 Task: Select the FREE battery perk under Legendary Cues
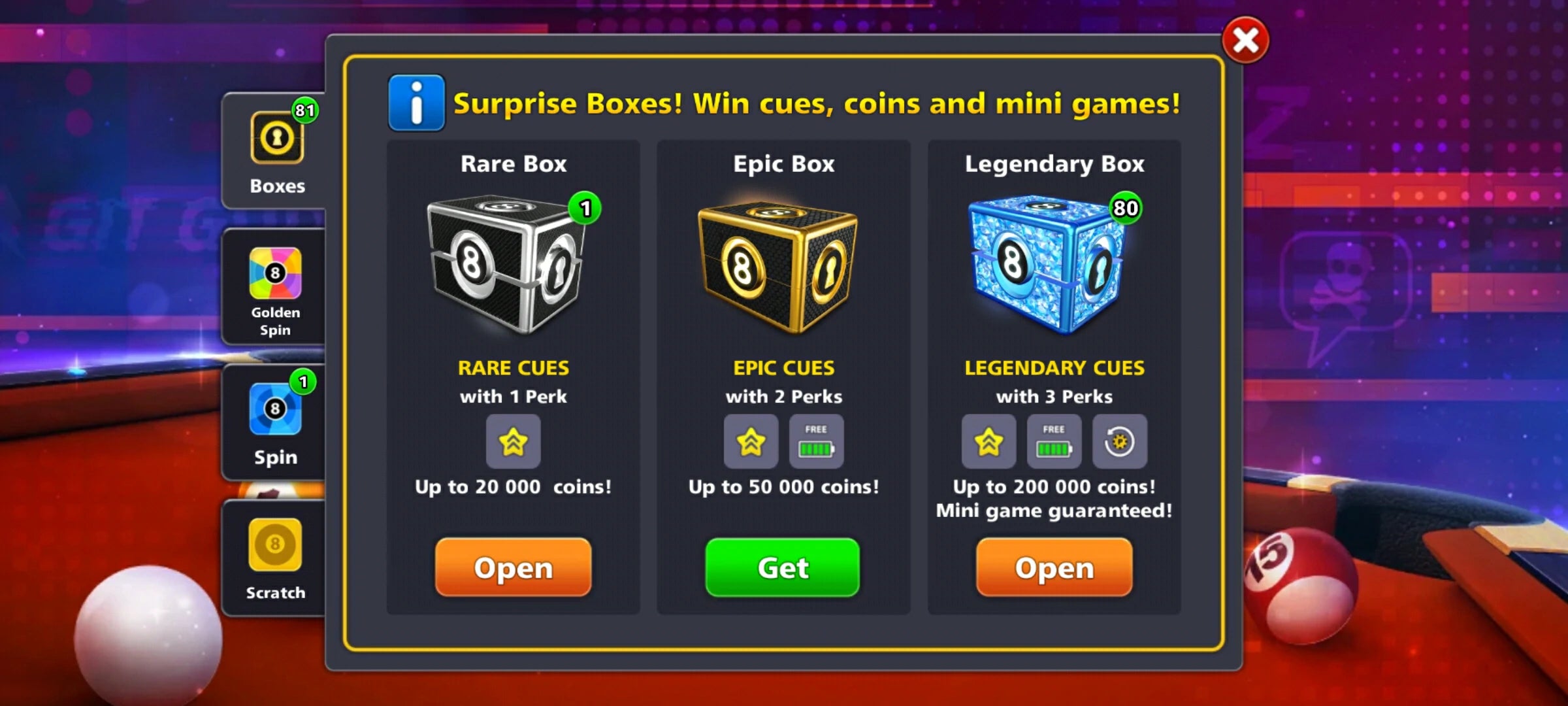[x=1054, y=443]
